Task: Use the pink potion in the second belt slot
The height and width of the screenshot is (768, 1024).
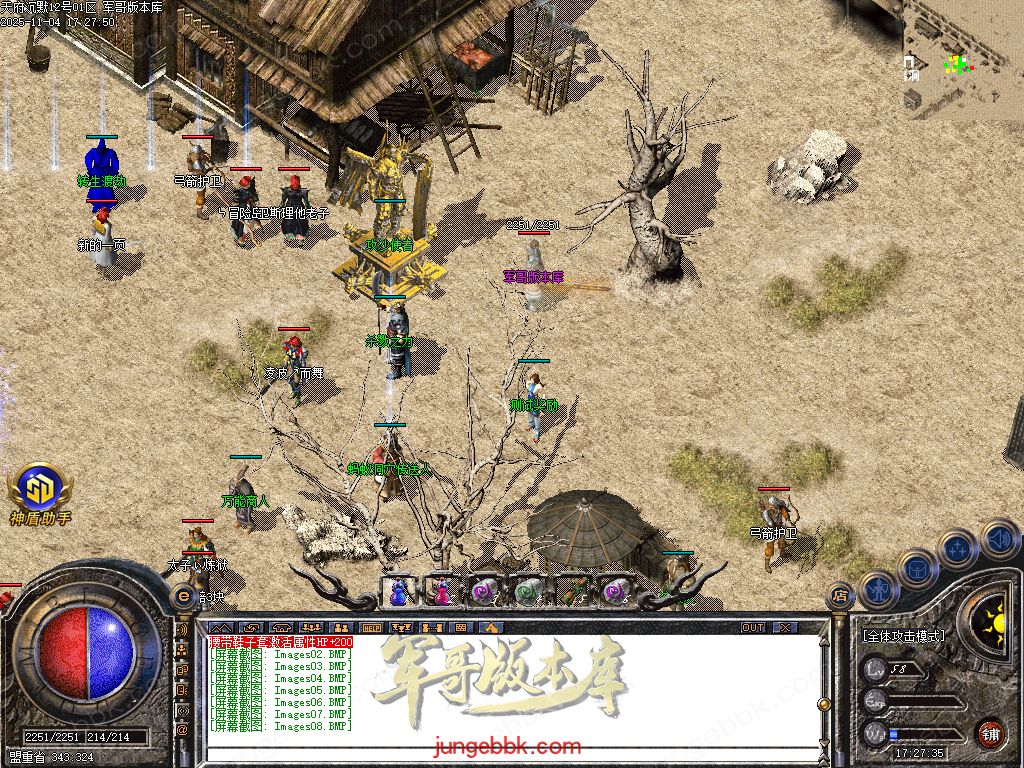Action: (x=441, y=591)
